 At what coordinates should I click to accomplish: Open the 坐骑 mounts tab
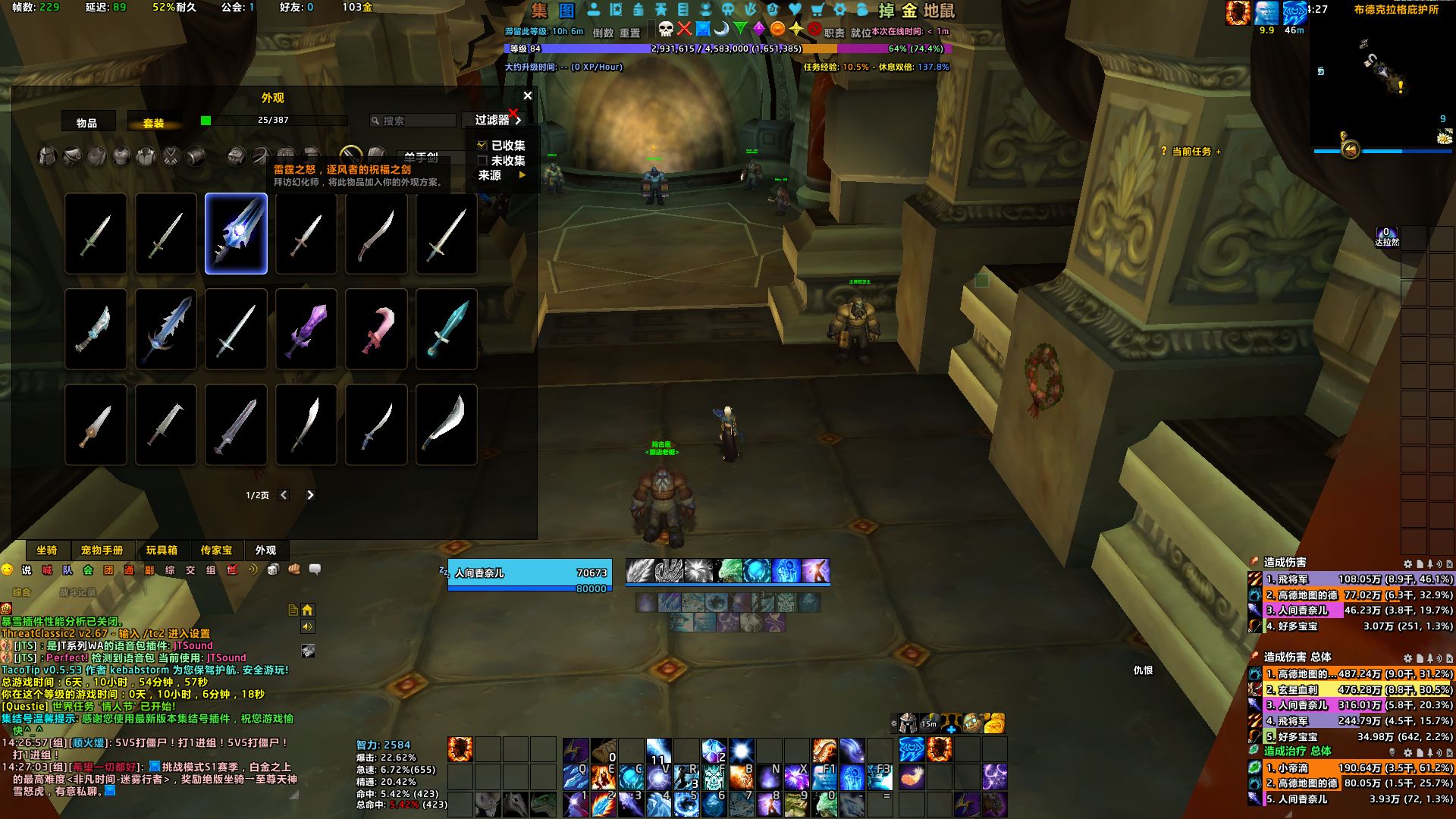[47, 551]
